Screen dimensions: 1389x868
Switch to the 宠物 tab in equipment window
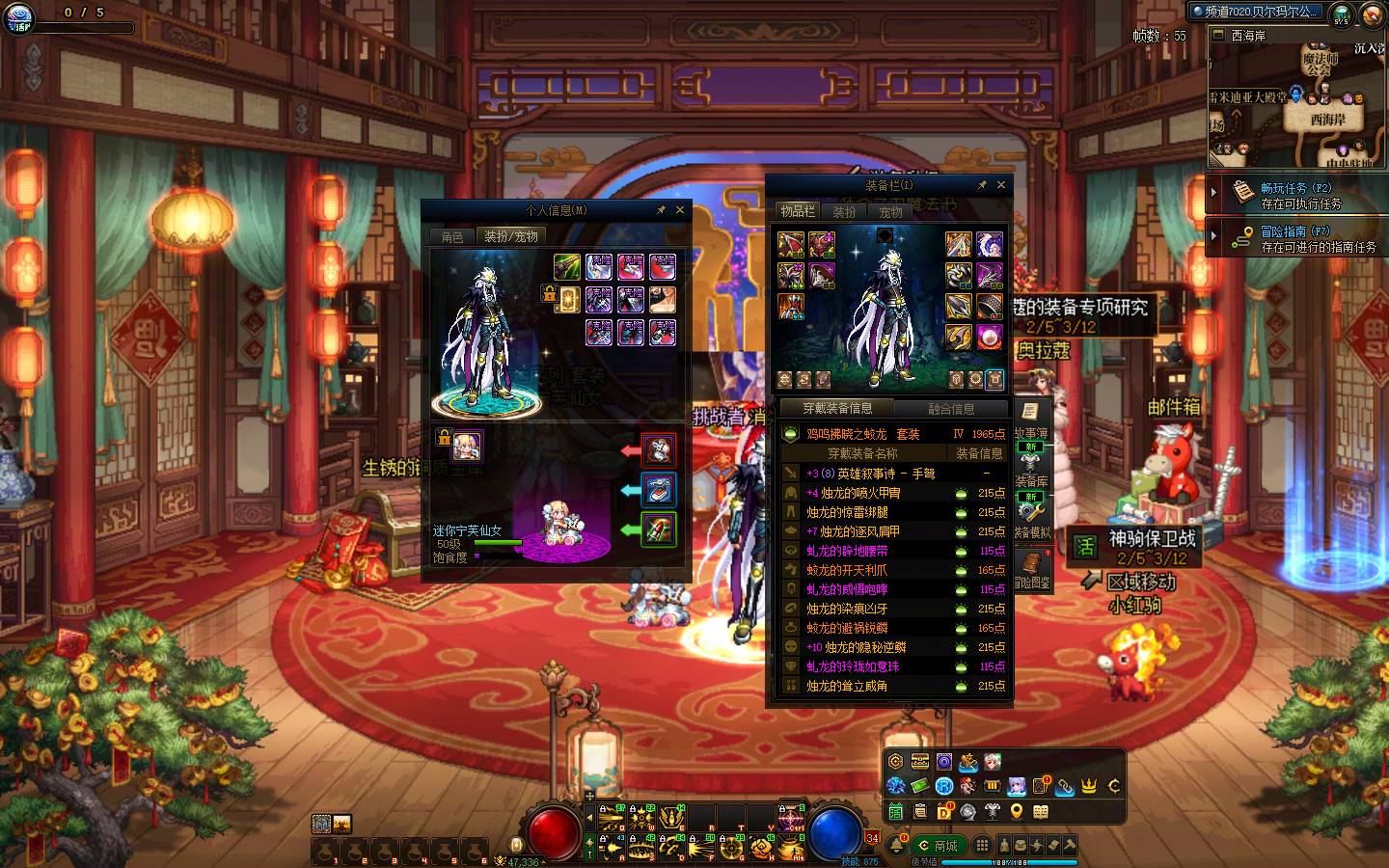click(x=890, y=212)
